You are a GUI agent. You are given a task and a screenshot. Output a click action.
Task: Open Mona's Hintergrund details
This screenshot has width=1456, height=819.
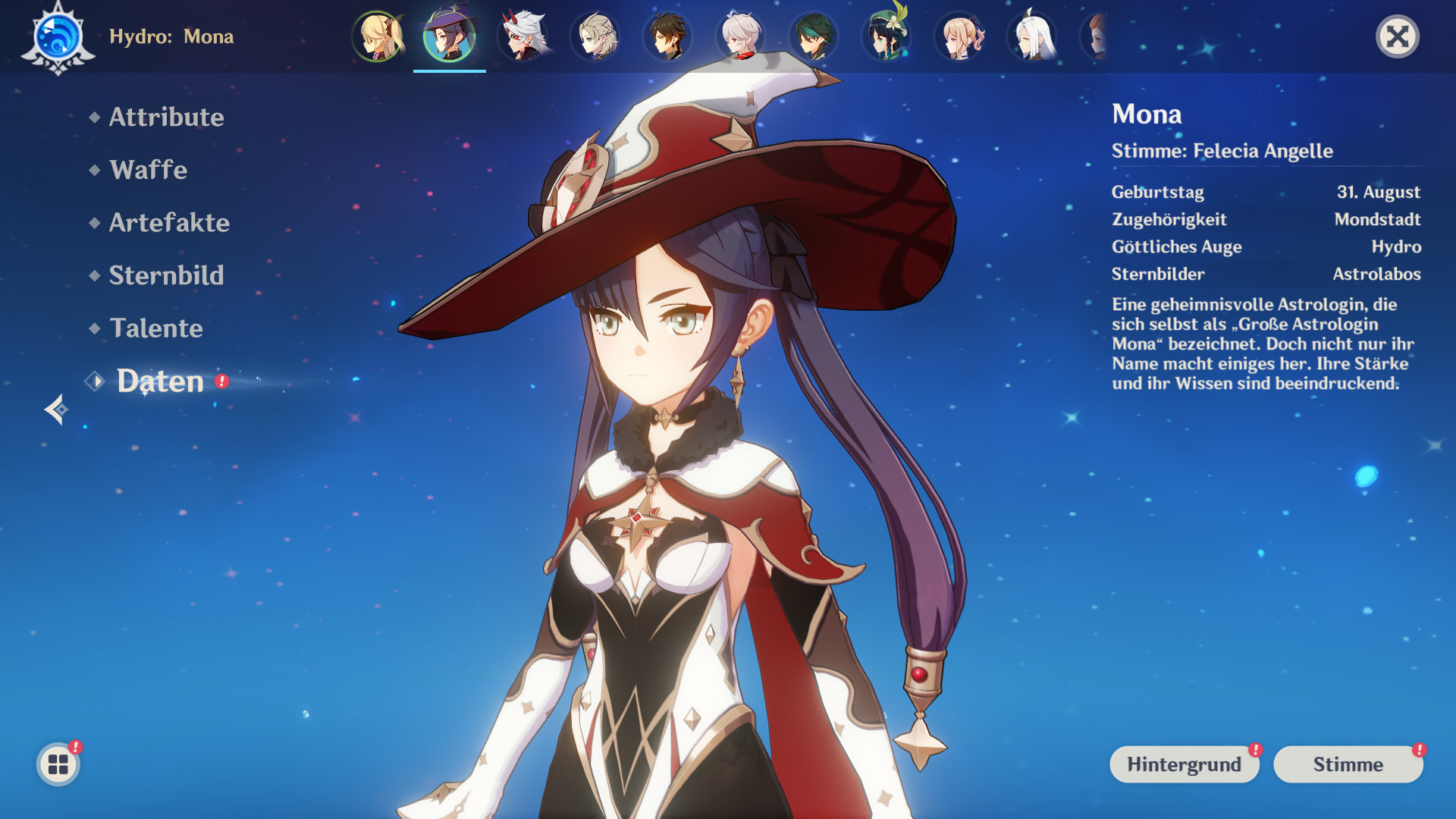coord(1184,764)
